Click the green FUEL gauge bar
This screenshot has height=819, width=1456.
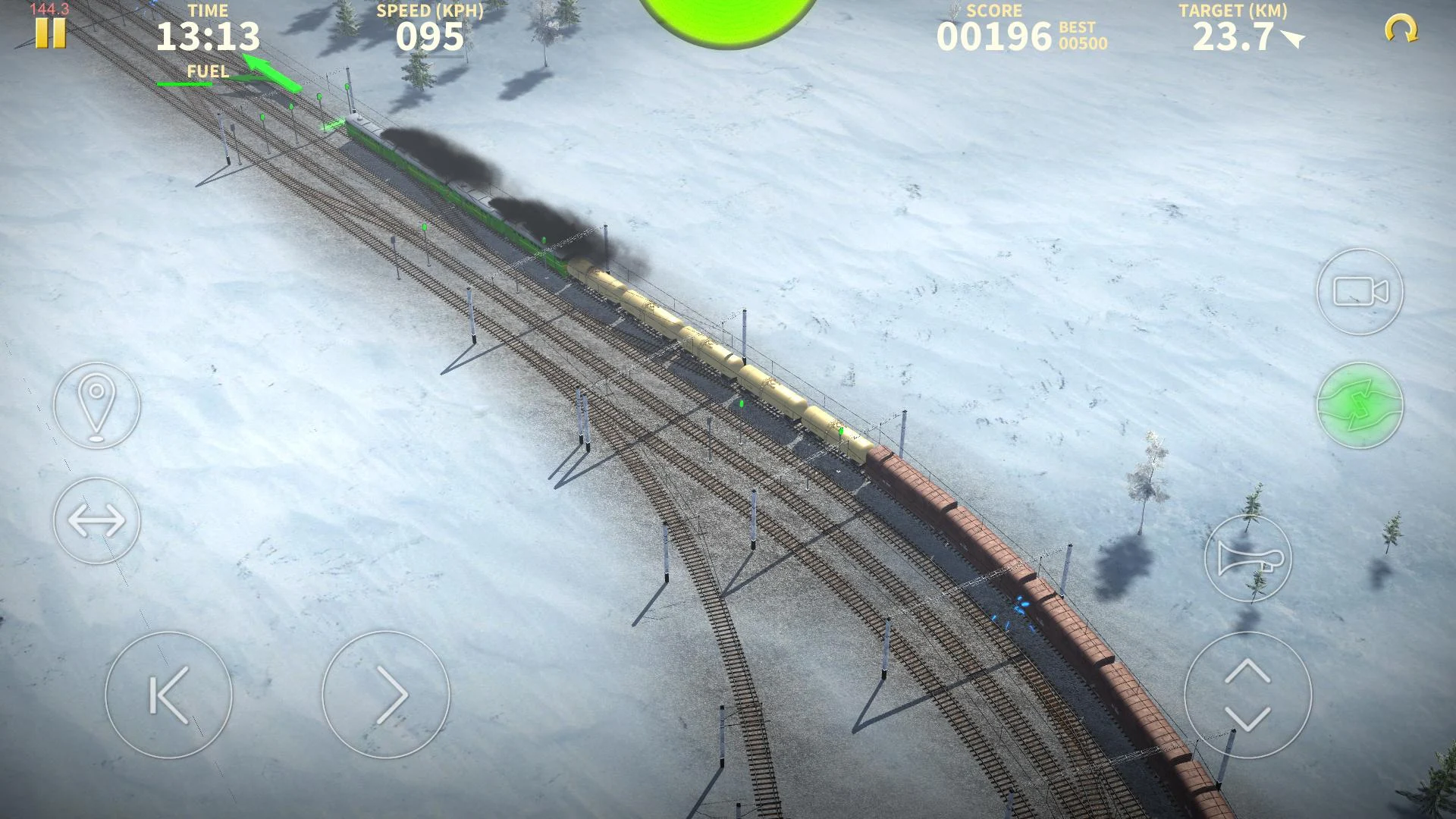pyautogui.click(x=184, y=83)
